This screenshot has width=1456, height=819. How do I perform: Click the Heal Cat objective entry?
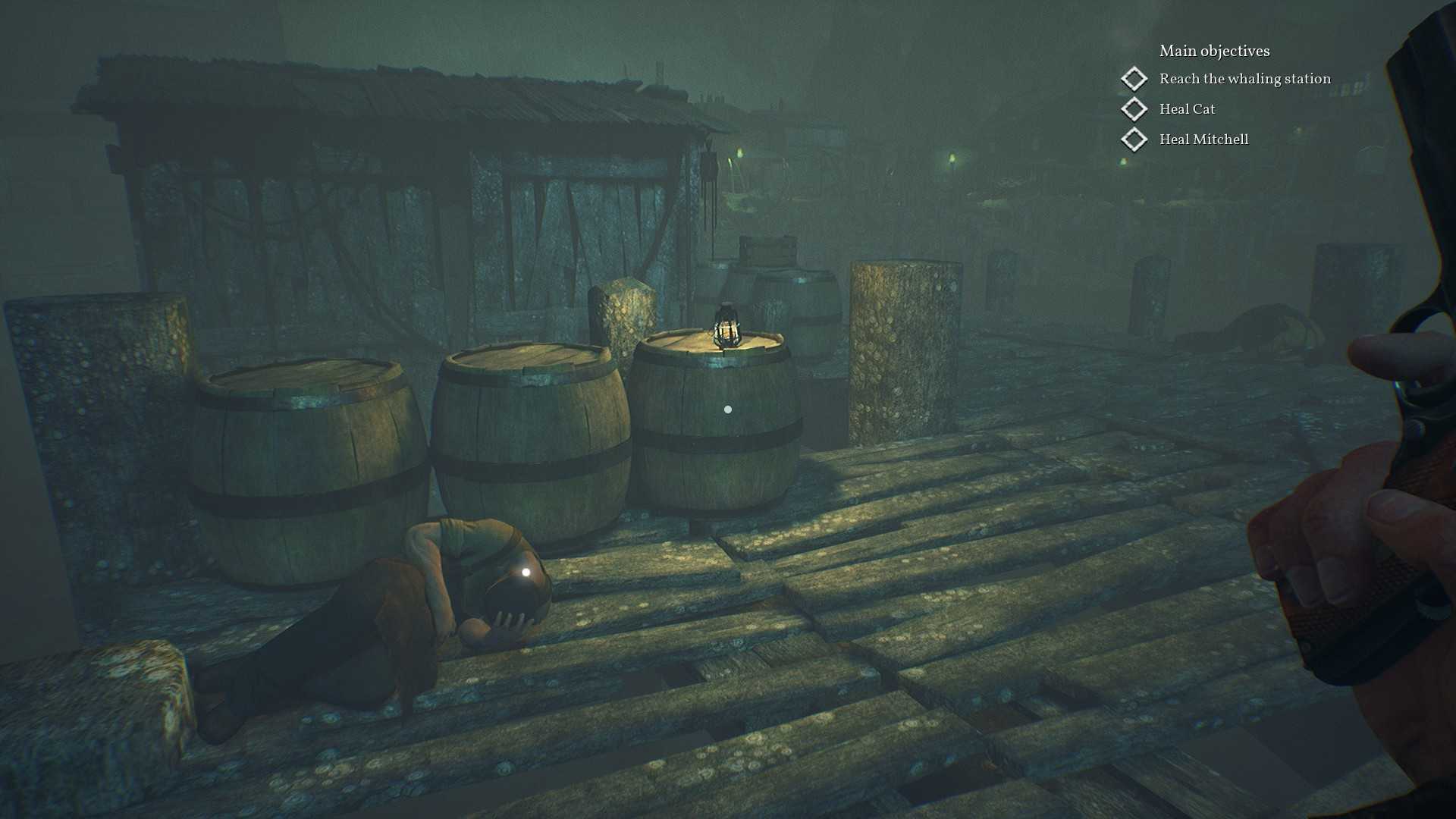(x=1187, y=109)
